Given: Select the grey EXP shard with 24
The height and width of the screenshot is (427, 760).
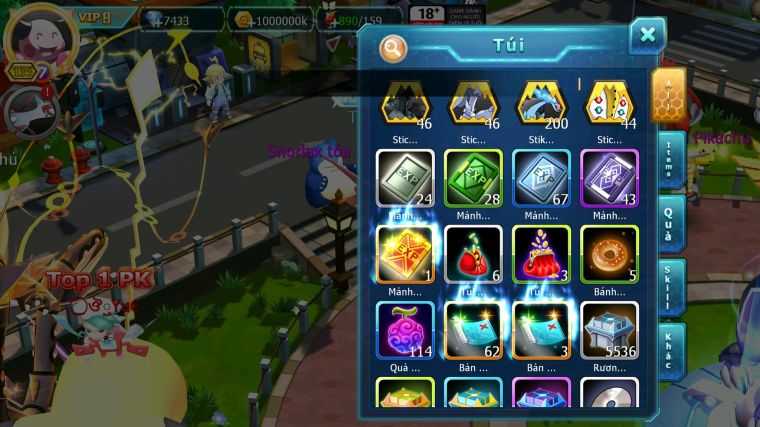Looking at the screenshot, I should [405, 178].
